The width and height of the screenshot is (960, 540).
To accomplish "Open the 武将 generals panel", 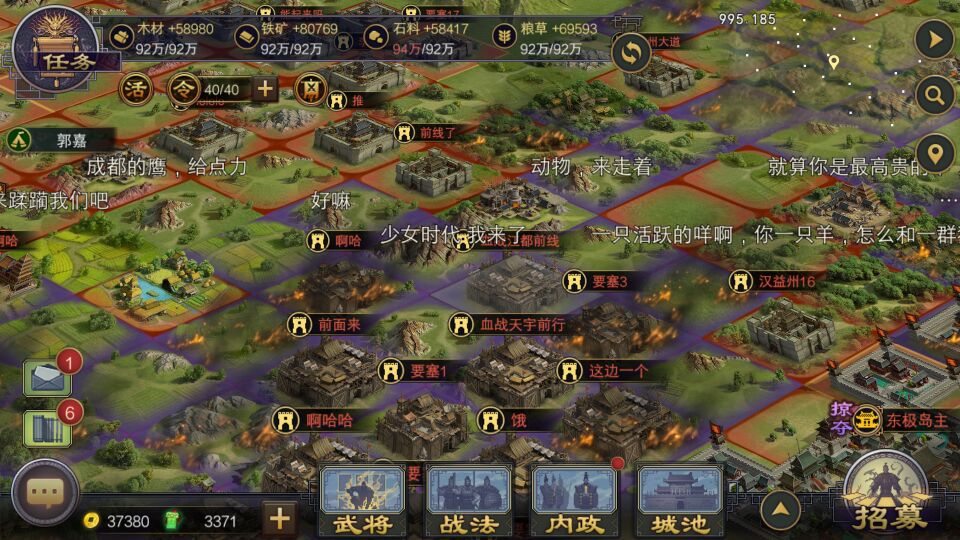I will pyautogui.click(x=362, y=502).
